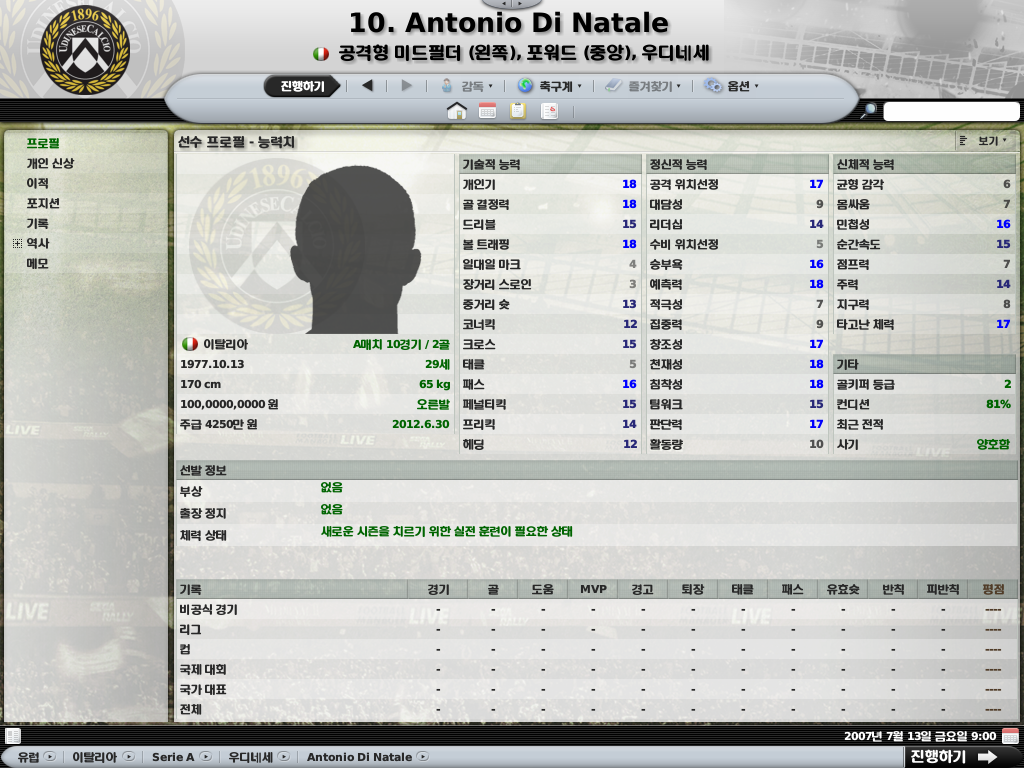
Task: Click the 유럽 breadcrumb link
Action: click(28, 757)
